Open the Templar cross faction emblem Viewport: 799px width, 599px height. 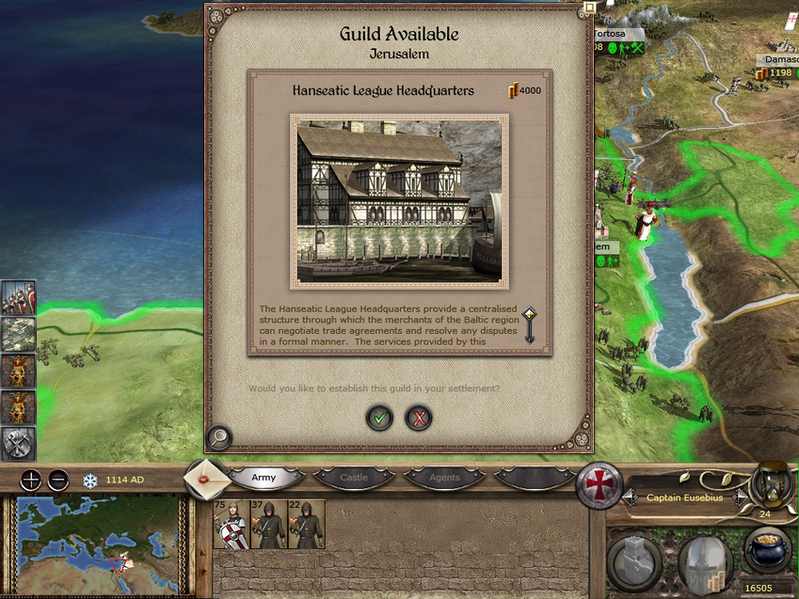(x=597, y=487)
